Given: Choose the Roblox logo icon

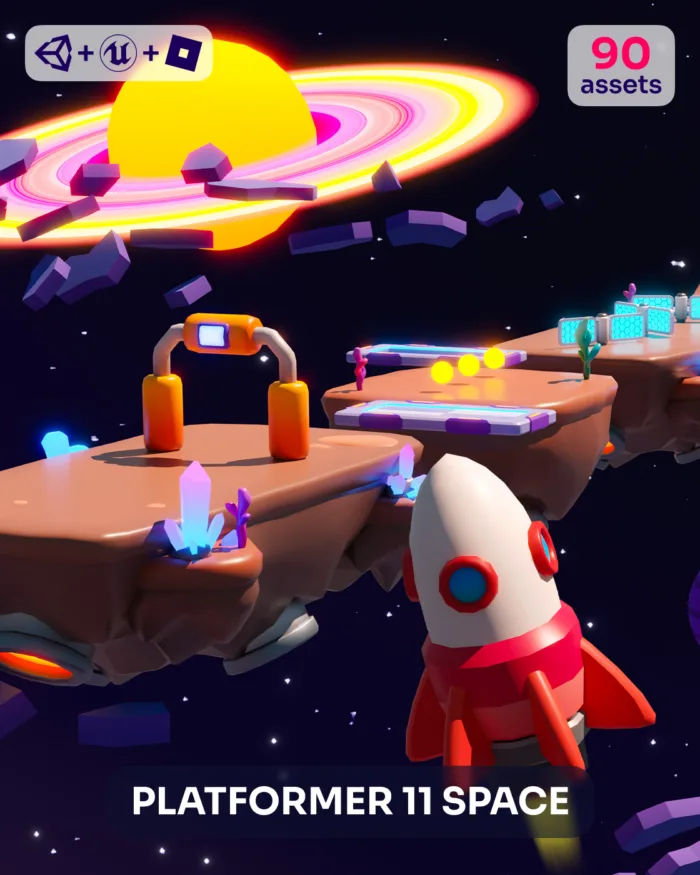Looking at the screenshot, I should (183, 53).
